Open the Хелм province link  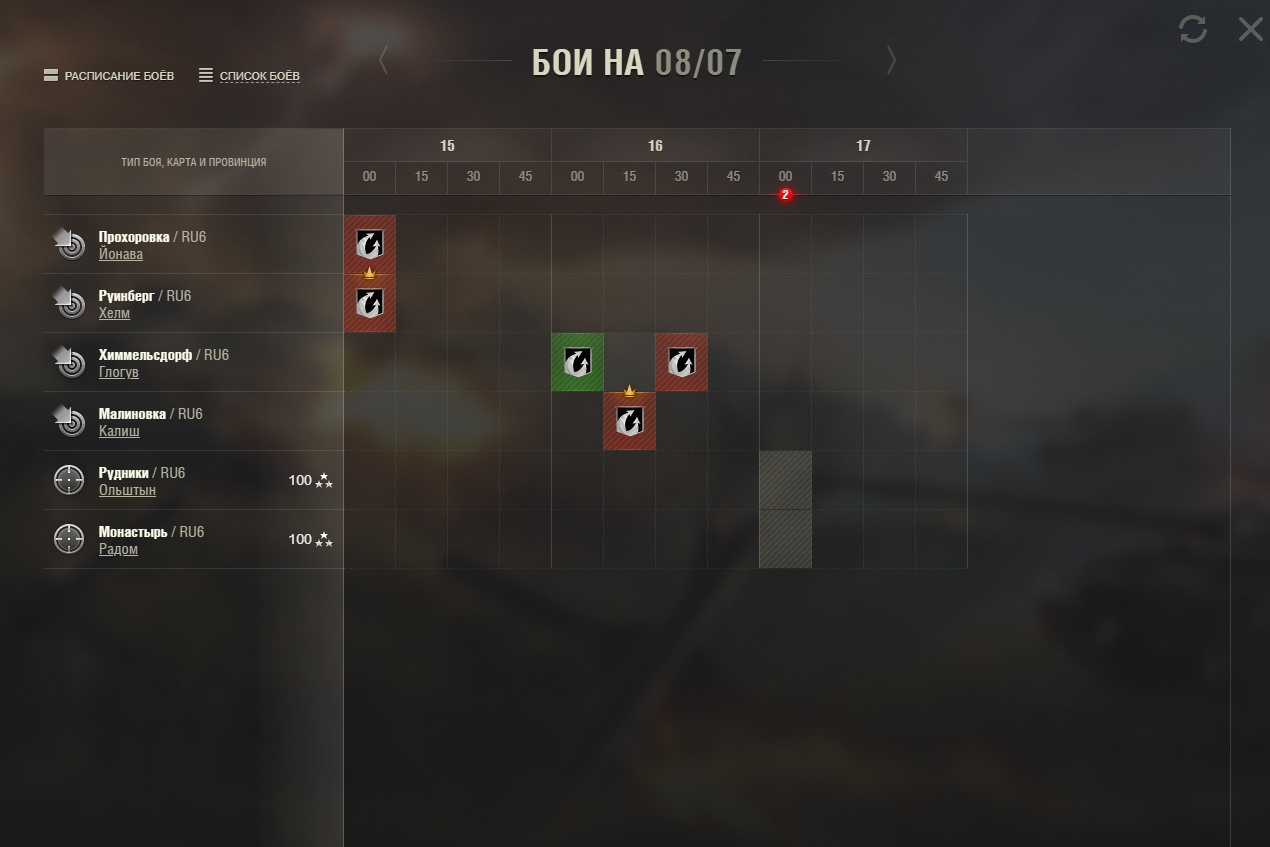114,313
